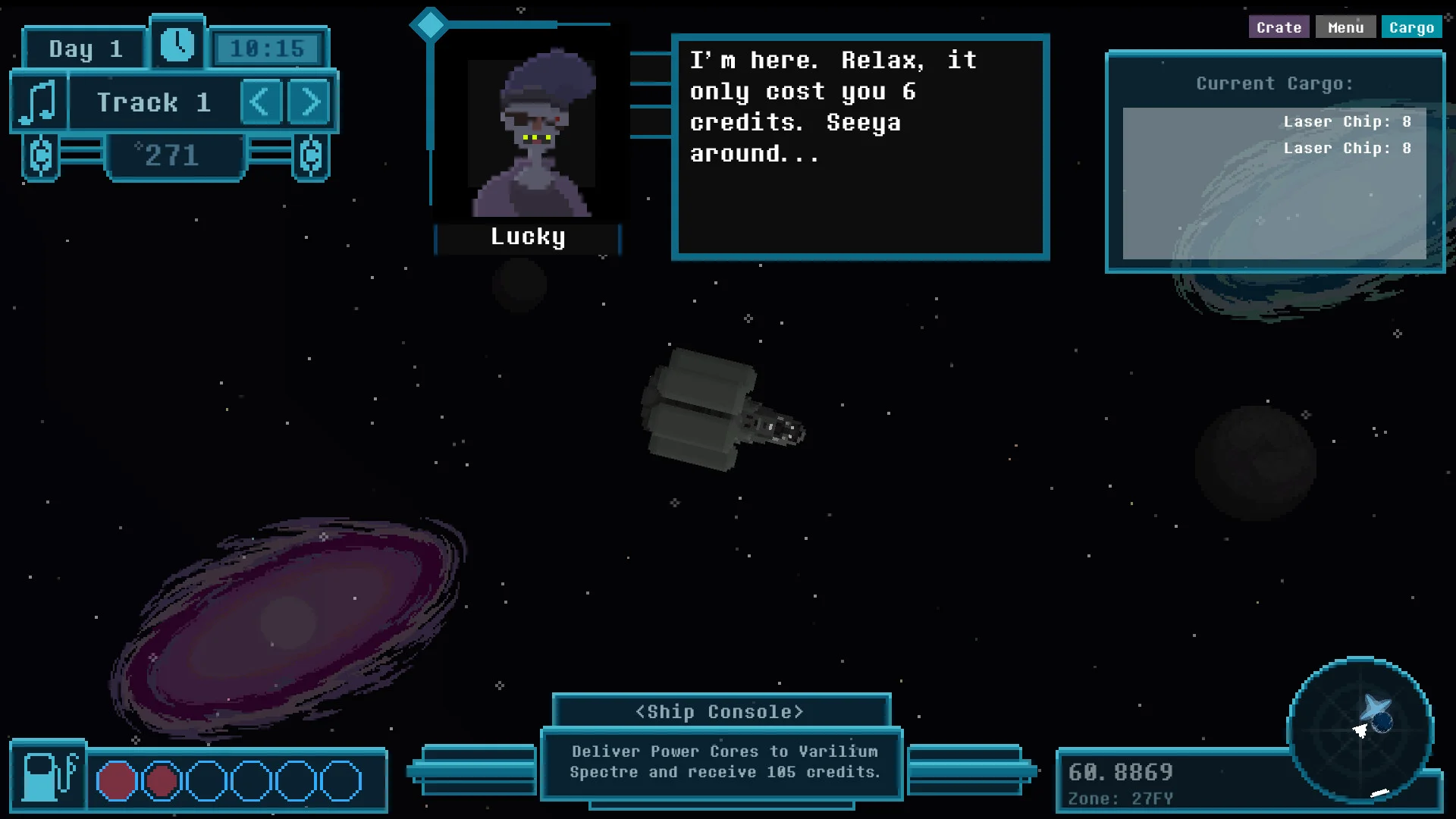The height and width of the screenshot is (819, 1456).
Task: Click the clock icon next to Day 1
Action: coord(177,45)
